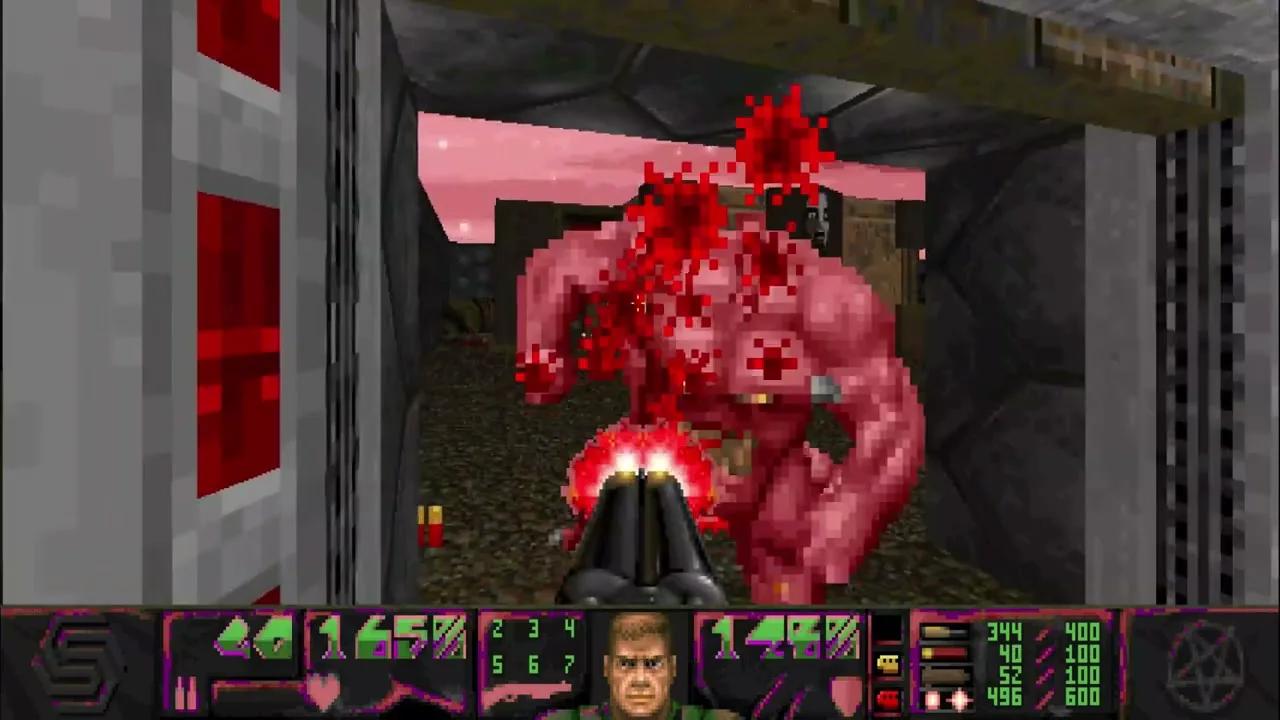Viewport: 1280px width, 720px height.
Task: Switch to weapon slot 3 tab
Action: (532, 630)
